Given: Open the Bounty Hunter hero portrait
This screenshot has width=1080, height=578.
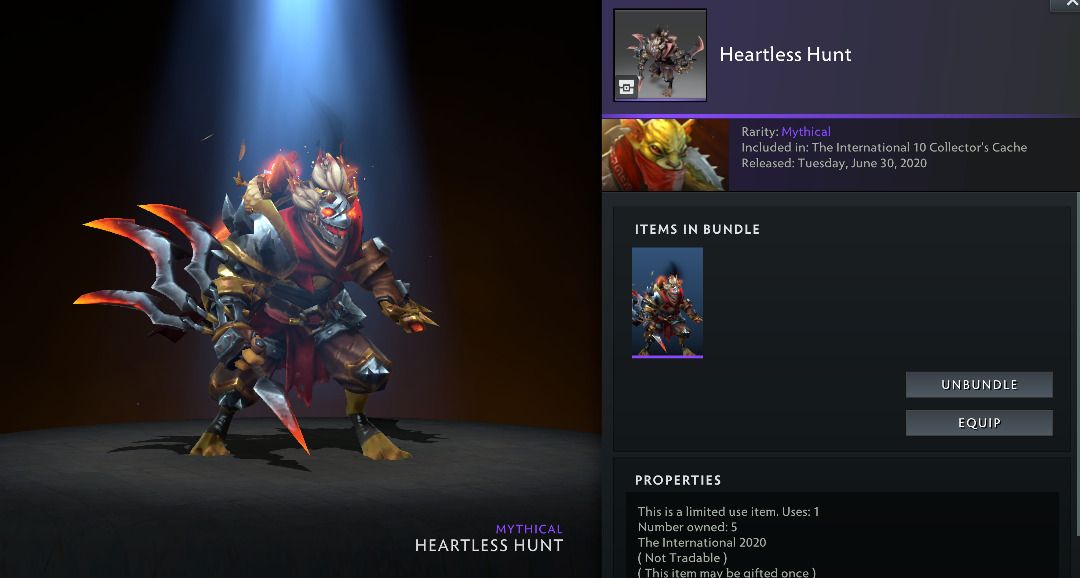Looking at the screenshot, I should pos(665,154).
